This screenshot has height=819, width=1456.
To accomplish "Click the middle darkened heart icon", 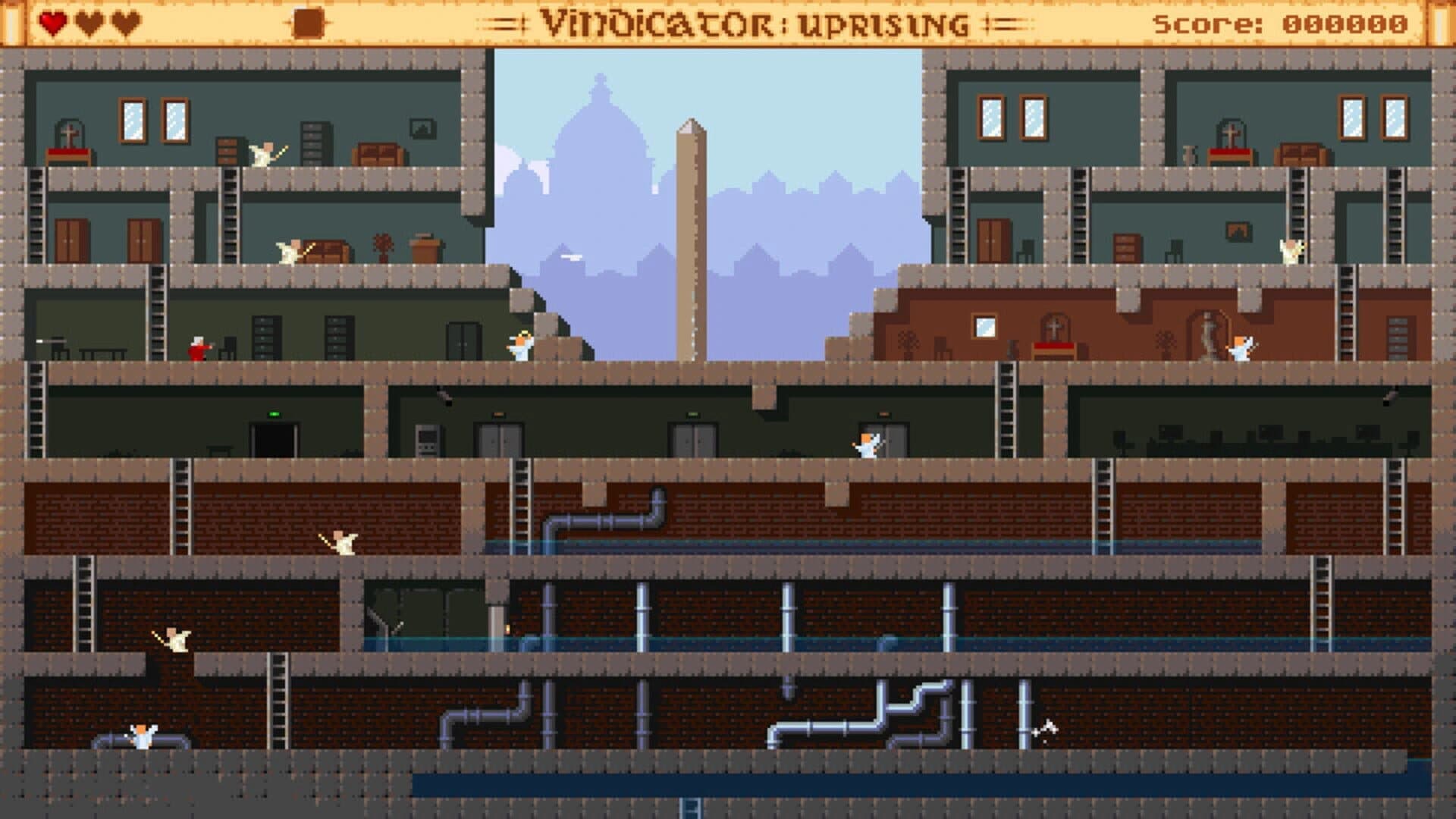I will (89, 22).
